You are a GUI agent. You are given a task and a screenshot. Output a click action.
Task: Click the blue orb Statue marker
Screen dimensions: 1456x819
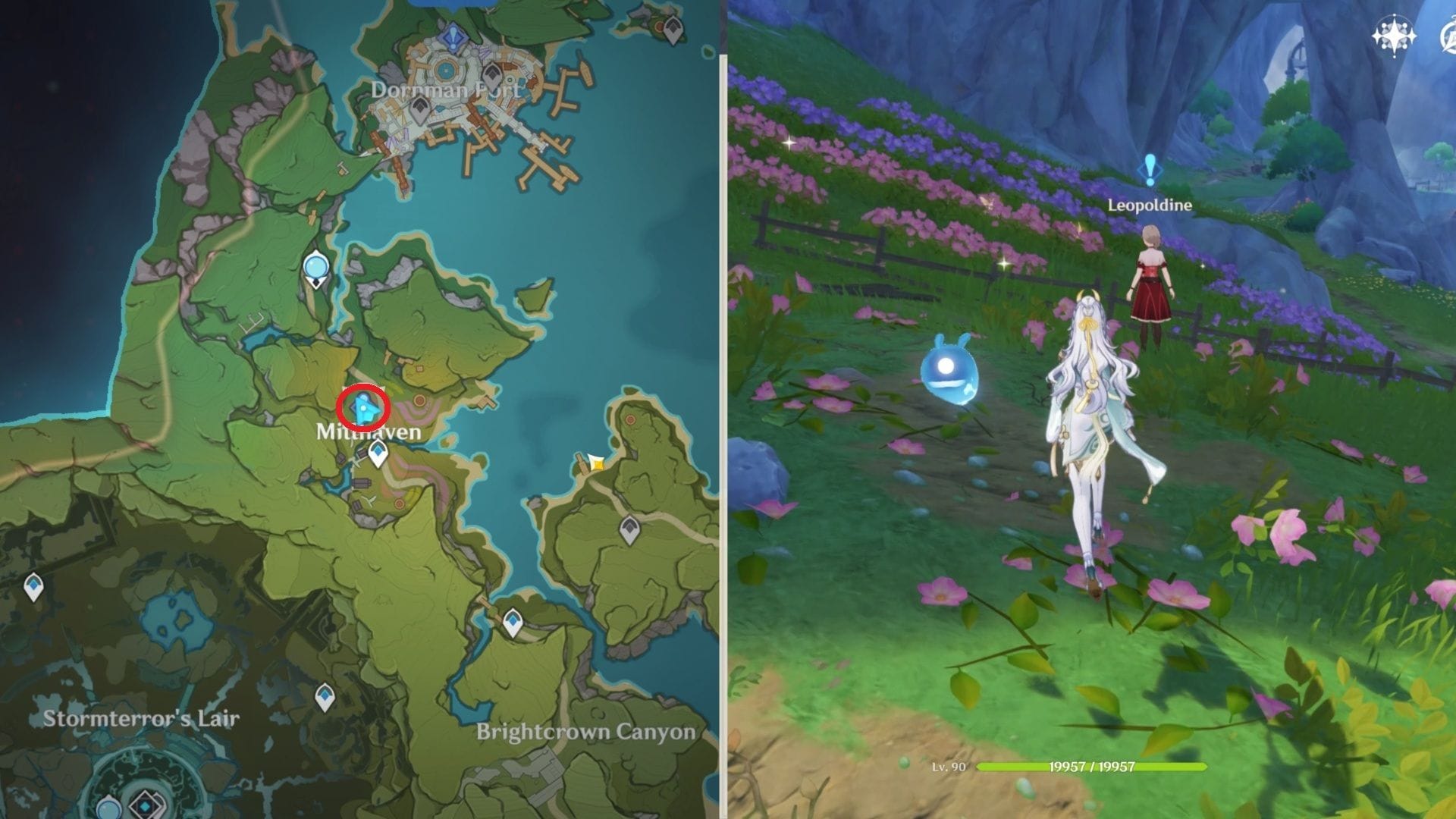pyautogui.click(x=315, y=268)
